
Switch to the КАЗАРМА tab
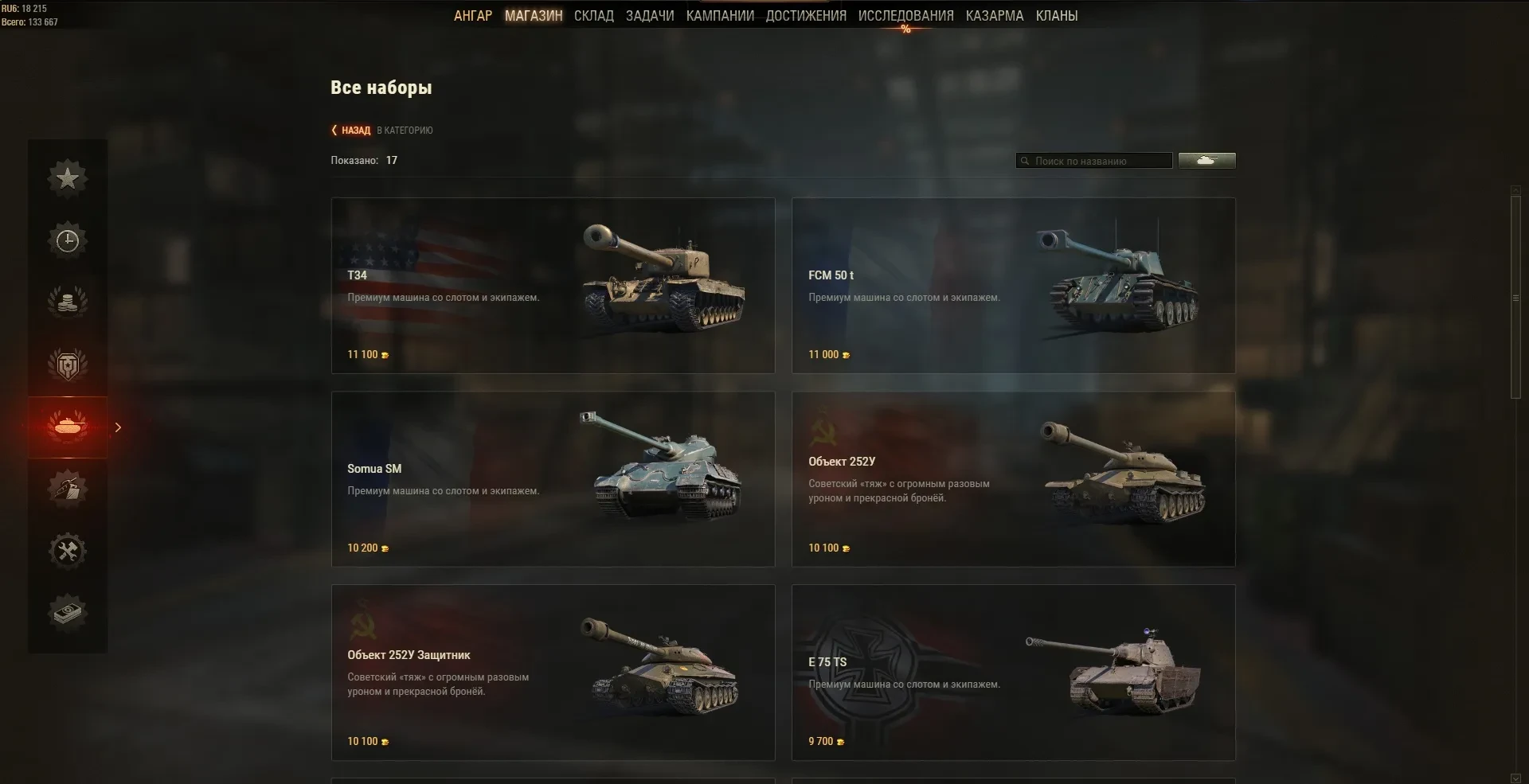(995, 16)
